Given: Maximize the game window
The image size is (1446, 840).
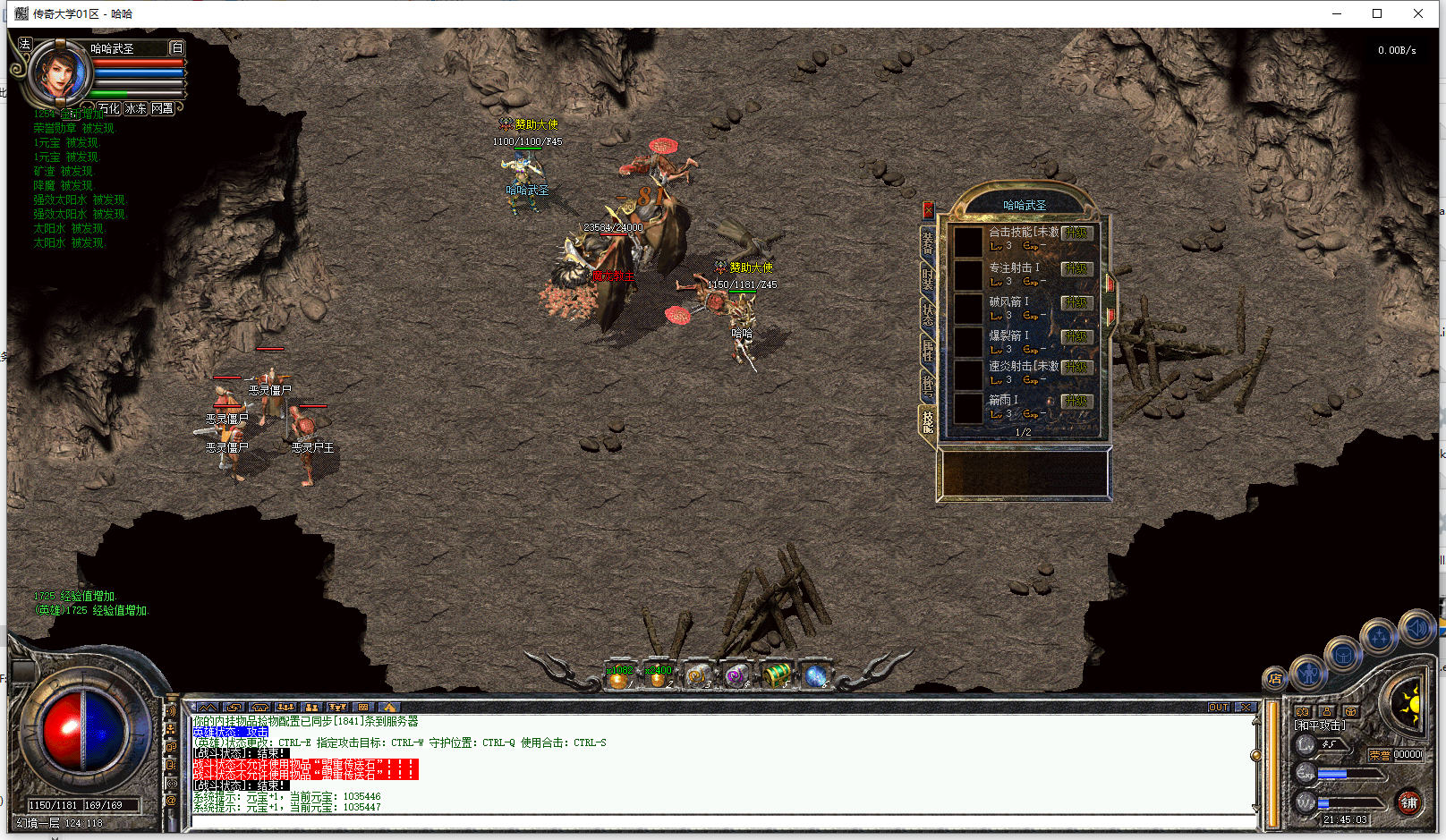Looking at the screenshot, I should pos(1377,13).
